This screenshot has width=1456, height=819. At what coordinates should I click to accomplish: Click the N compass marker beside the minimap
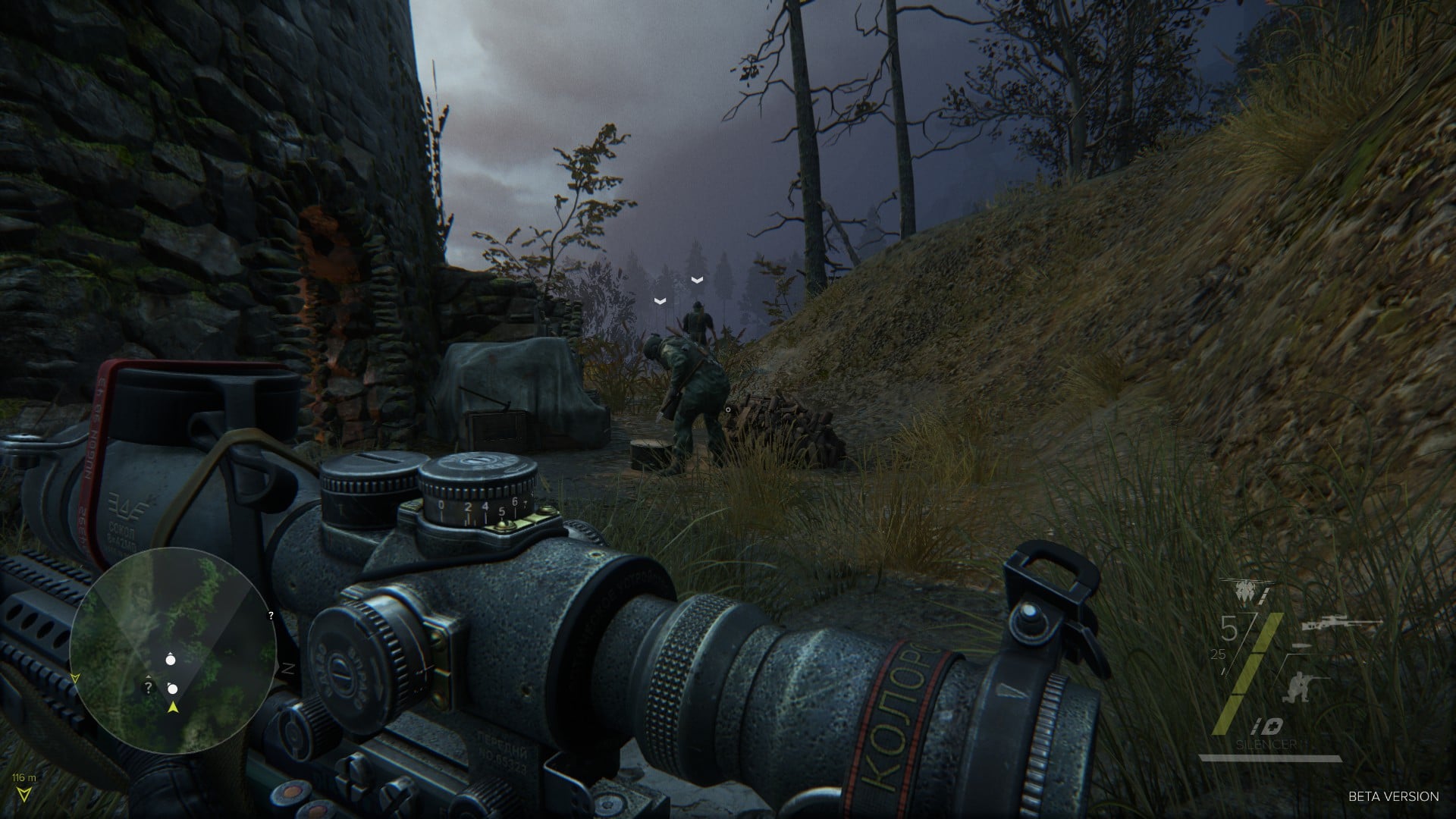[287, 668]
